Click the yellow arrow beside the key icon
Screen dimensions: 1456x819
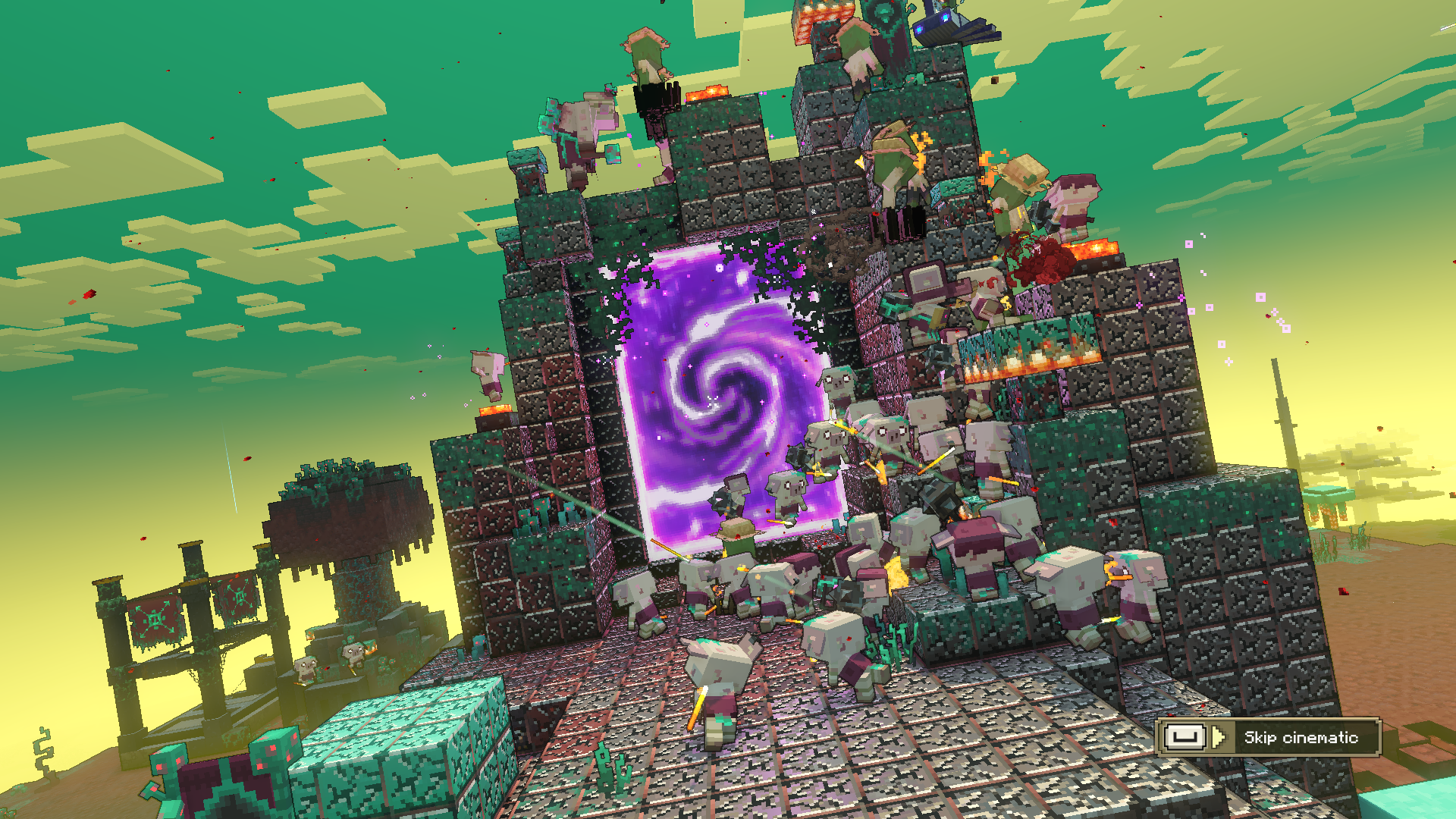1217,736
